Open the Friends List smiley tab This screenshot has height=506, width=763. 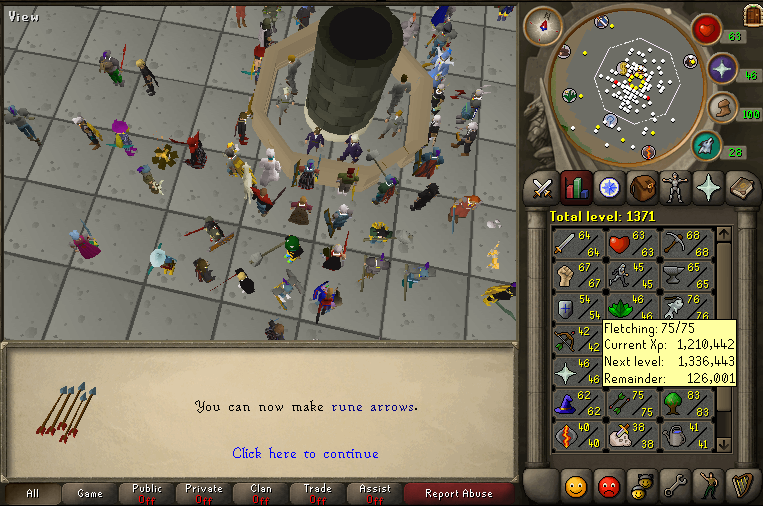pyautogui.click(x=575, y=485)
